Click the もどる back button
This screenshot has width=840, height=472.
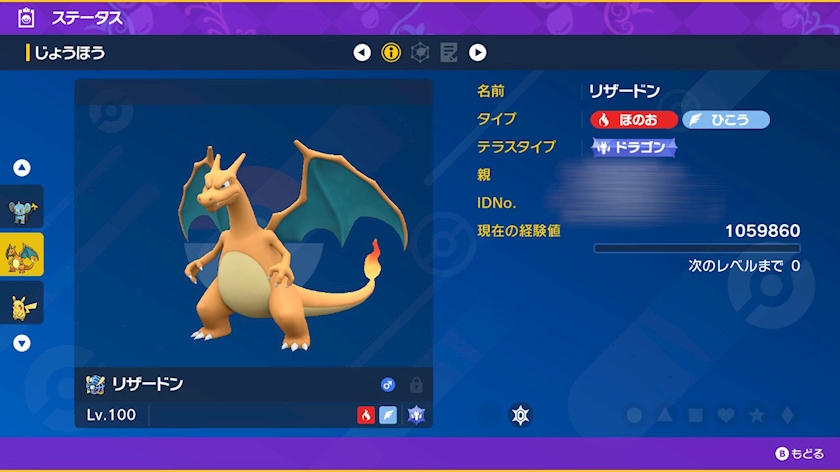click(x=800, y=454)
